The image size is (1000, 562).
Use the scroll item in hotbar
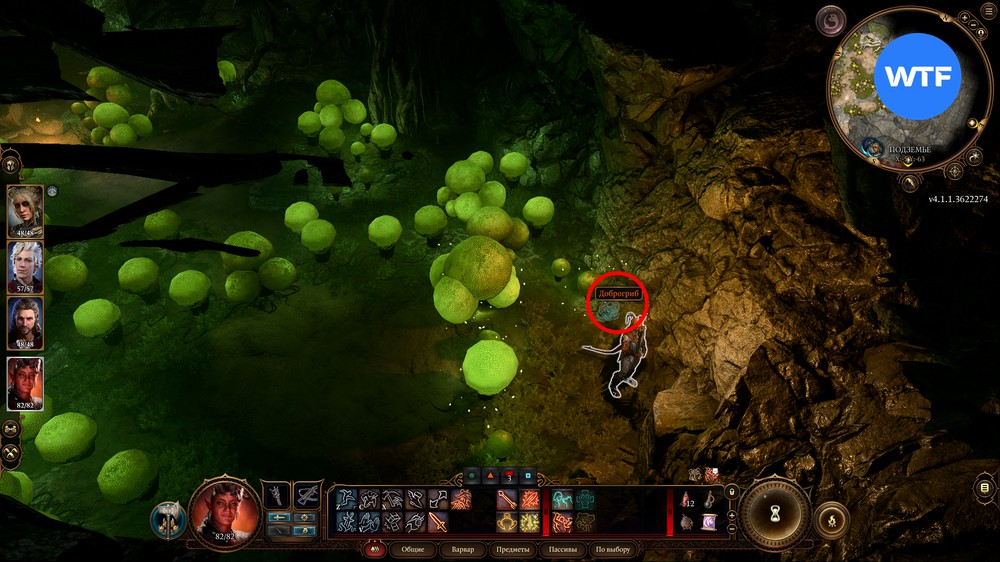[x=709, y=521]
